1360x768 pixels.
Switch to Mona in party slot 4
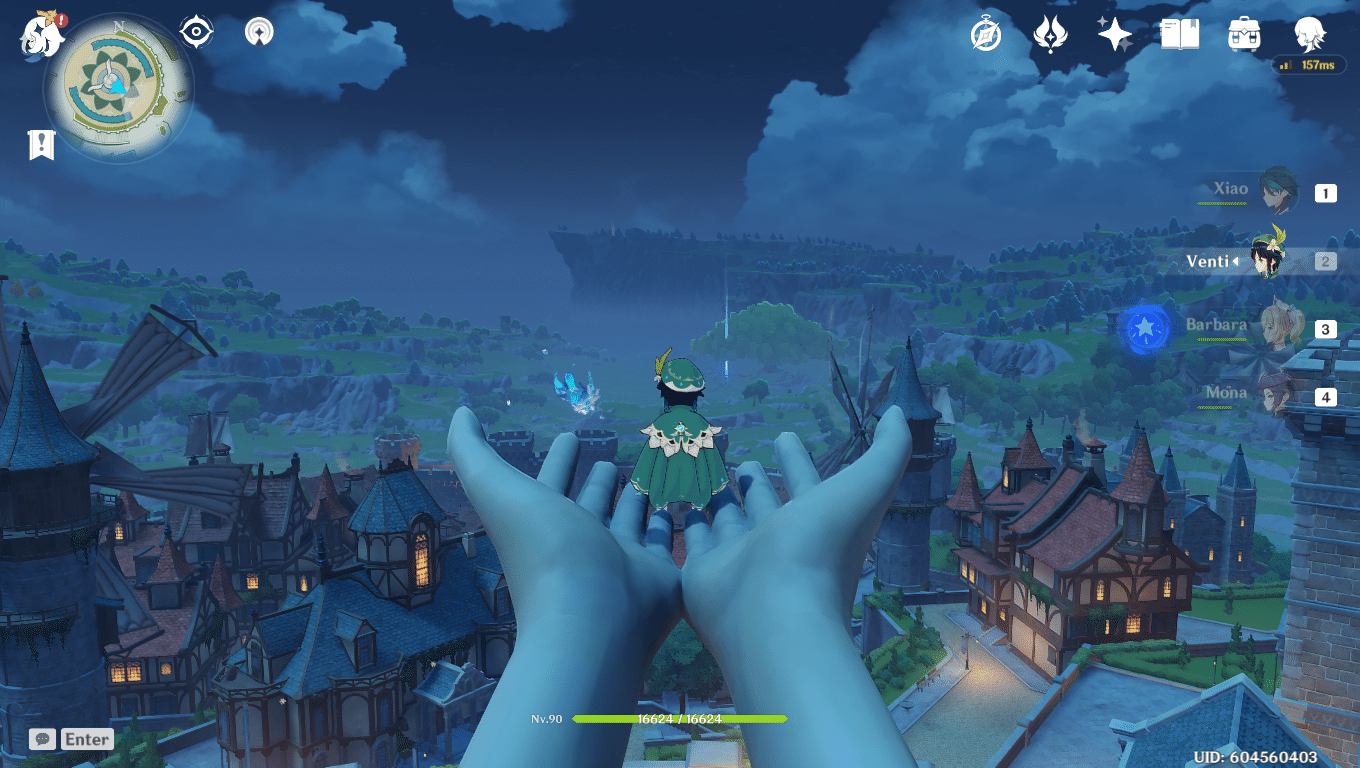tap(1278, 394)
